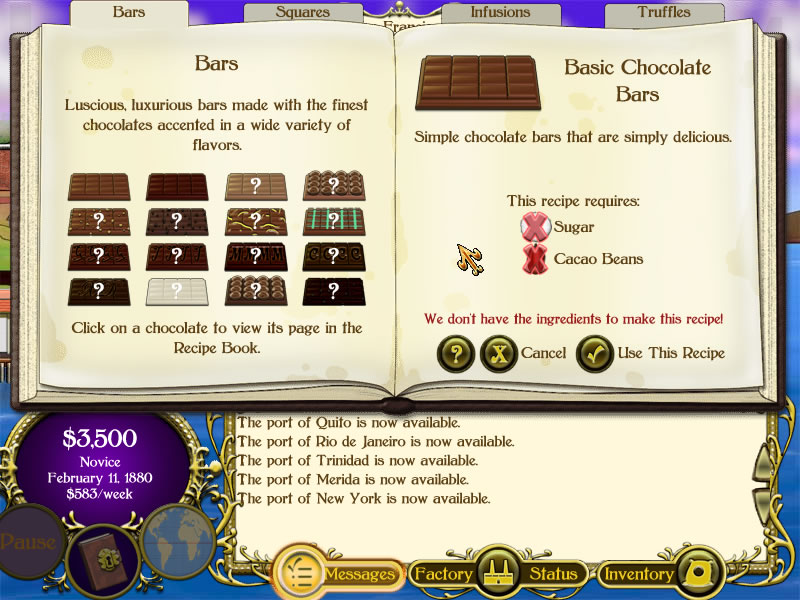
Task: Pause the game
Action: (x=27, y=543)
